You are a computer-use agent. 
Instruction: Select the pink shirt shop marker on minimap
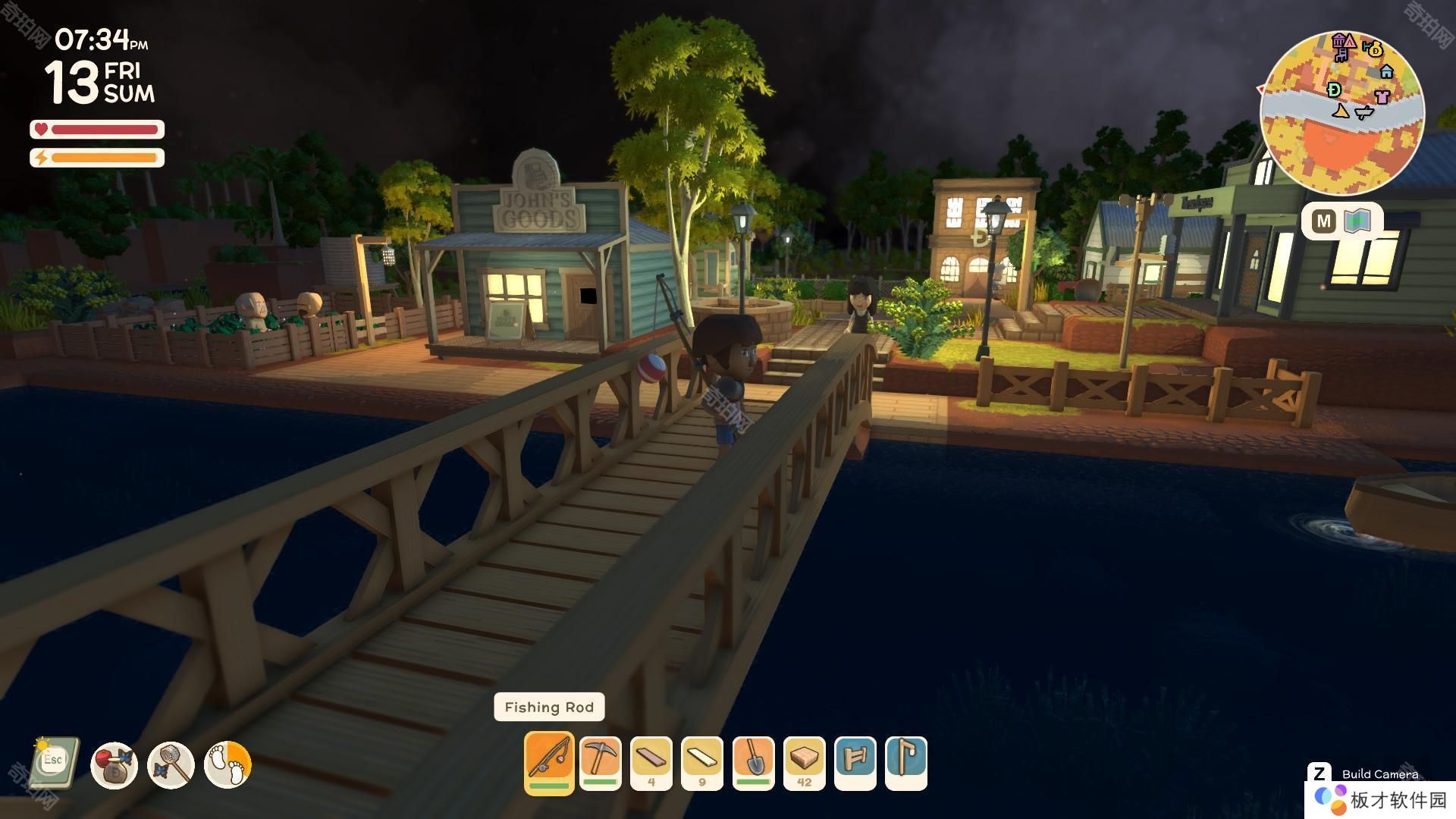[x=1382, y=96]
